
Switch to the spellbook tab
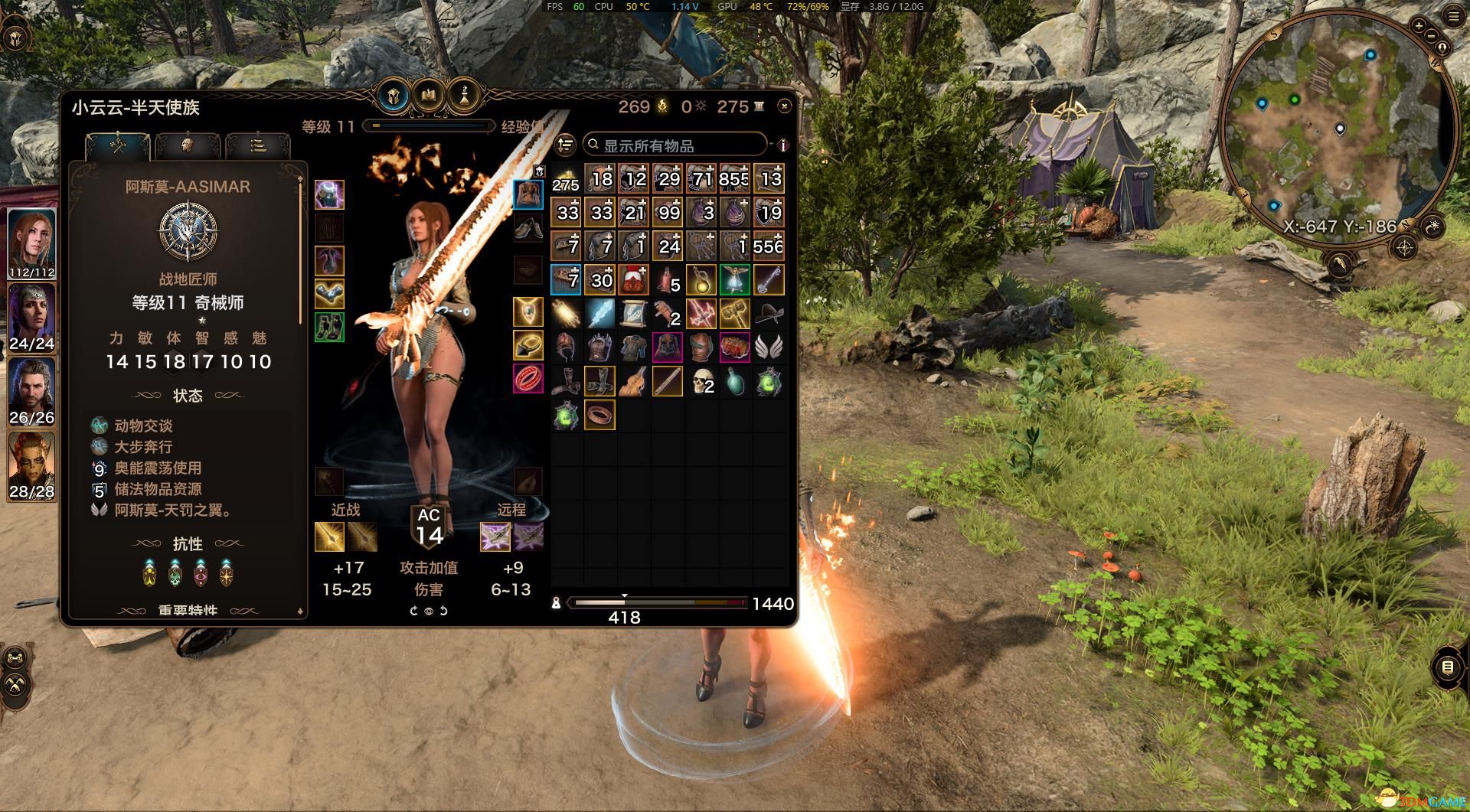coord(428,96)
